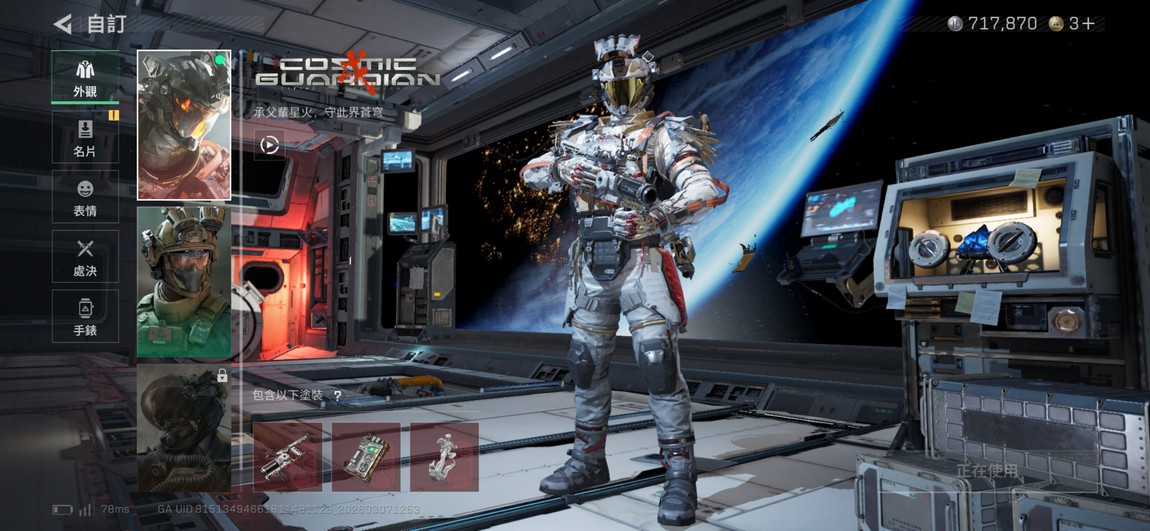
Task: Choose the green camo soldier skin thumbnail
Action: (x=184, y=282)
